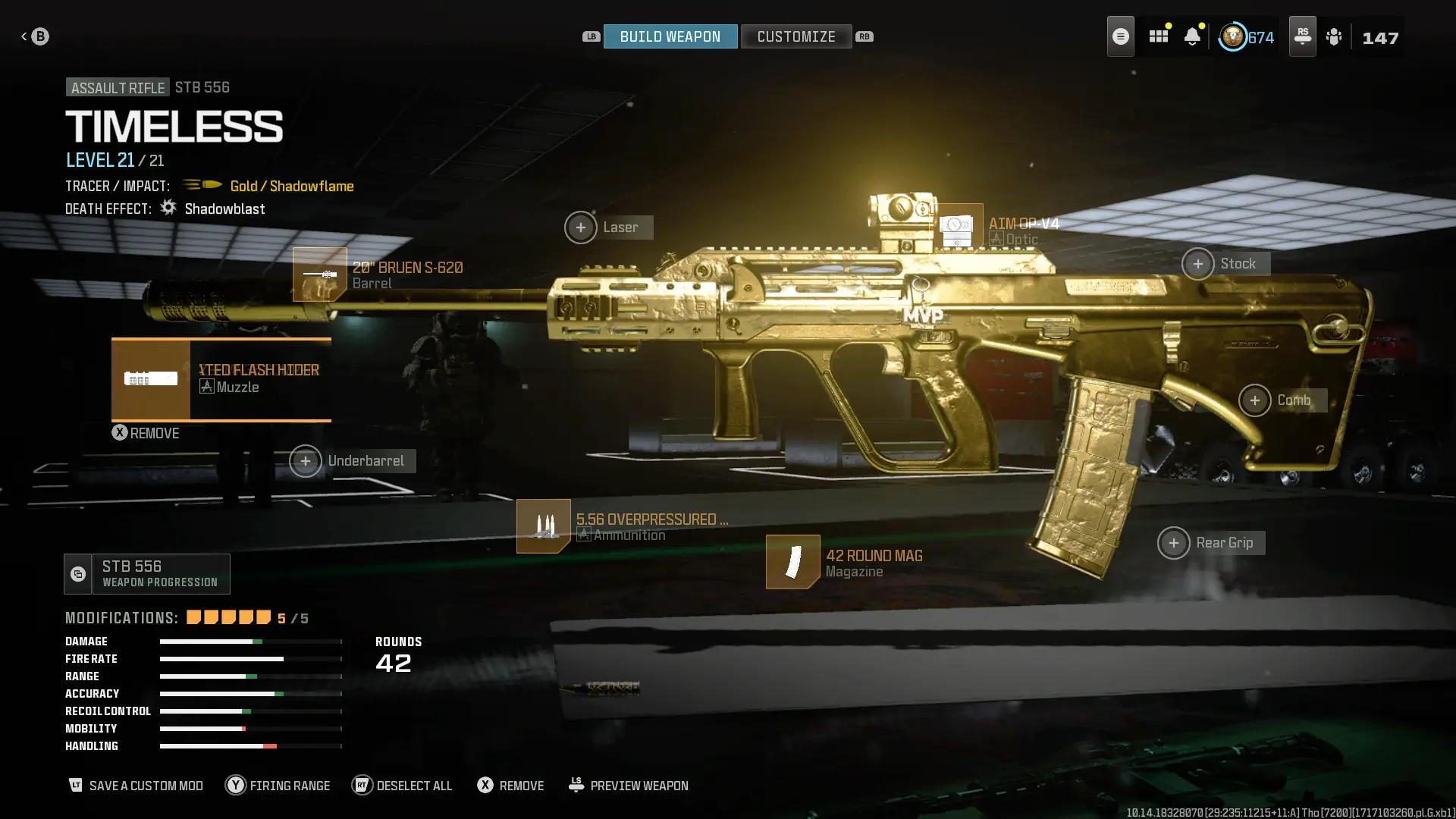Deselect all attachments
The image size is (1456, 819).
tap(403, 786)
